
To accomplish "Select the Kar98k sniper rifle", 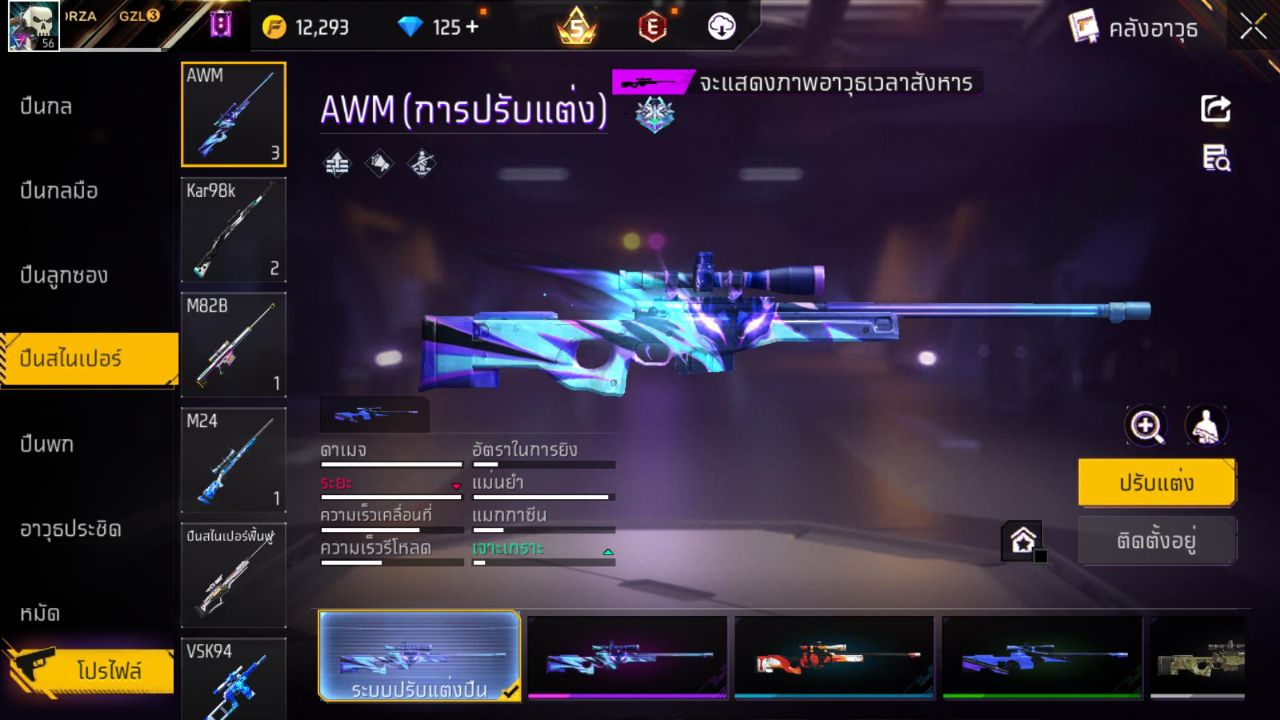I will pos(233,230).
